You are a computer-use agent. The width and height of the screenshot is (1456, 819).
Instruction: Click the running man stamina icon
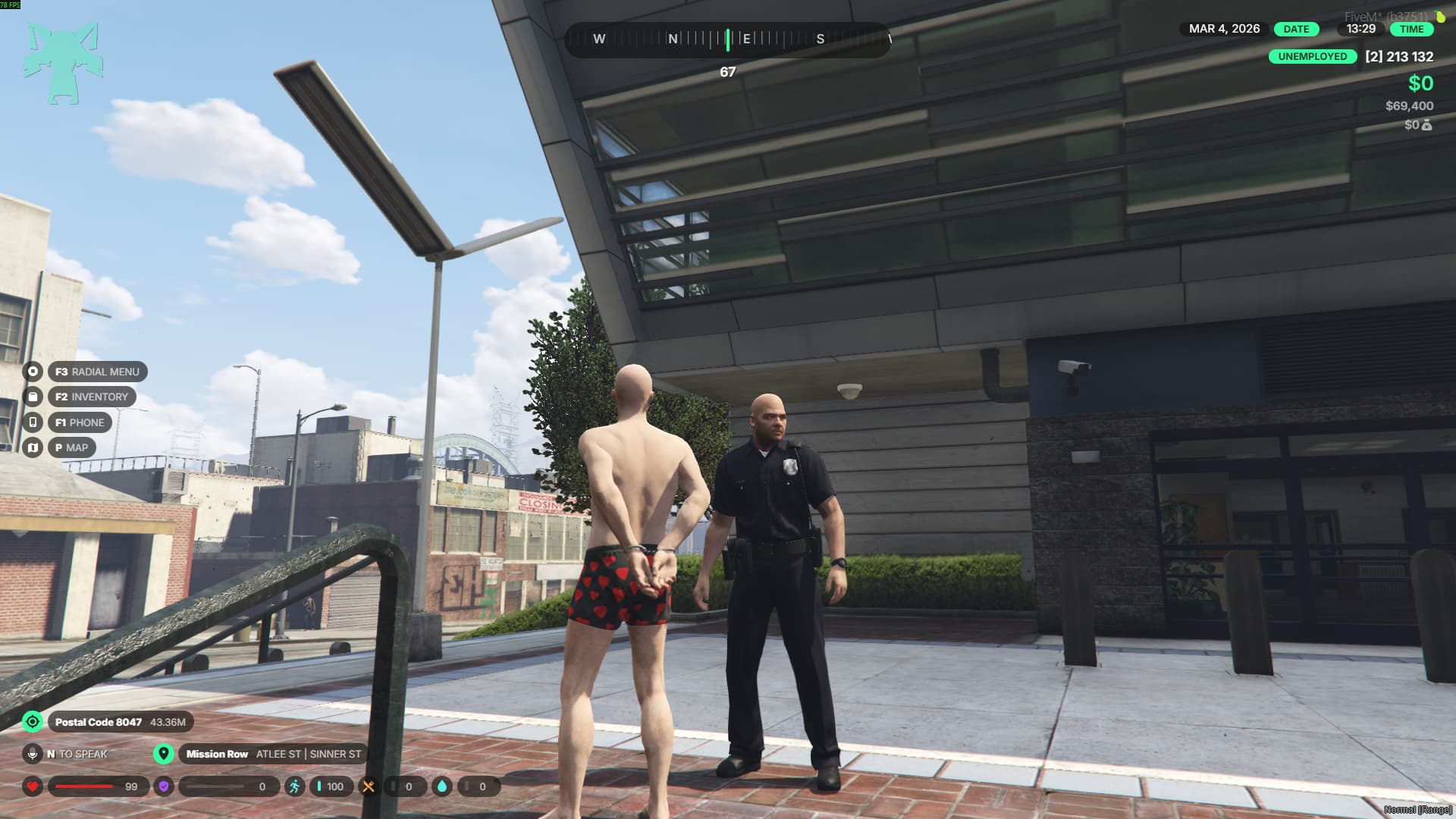pyautogui.click(x=294, y=786)
